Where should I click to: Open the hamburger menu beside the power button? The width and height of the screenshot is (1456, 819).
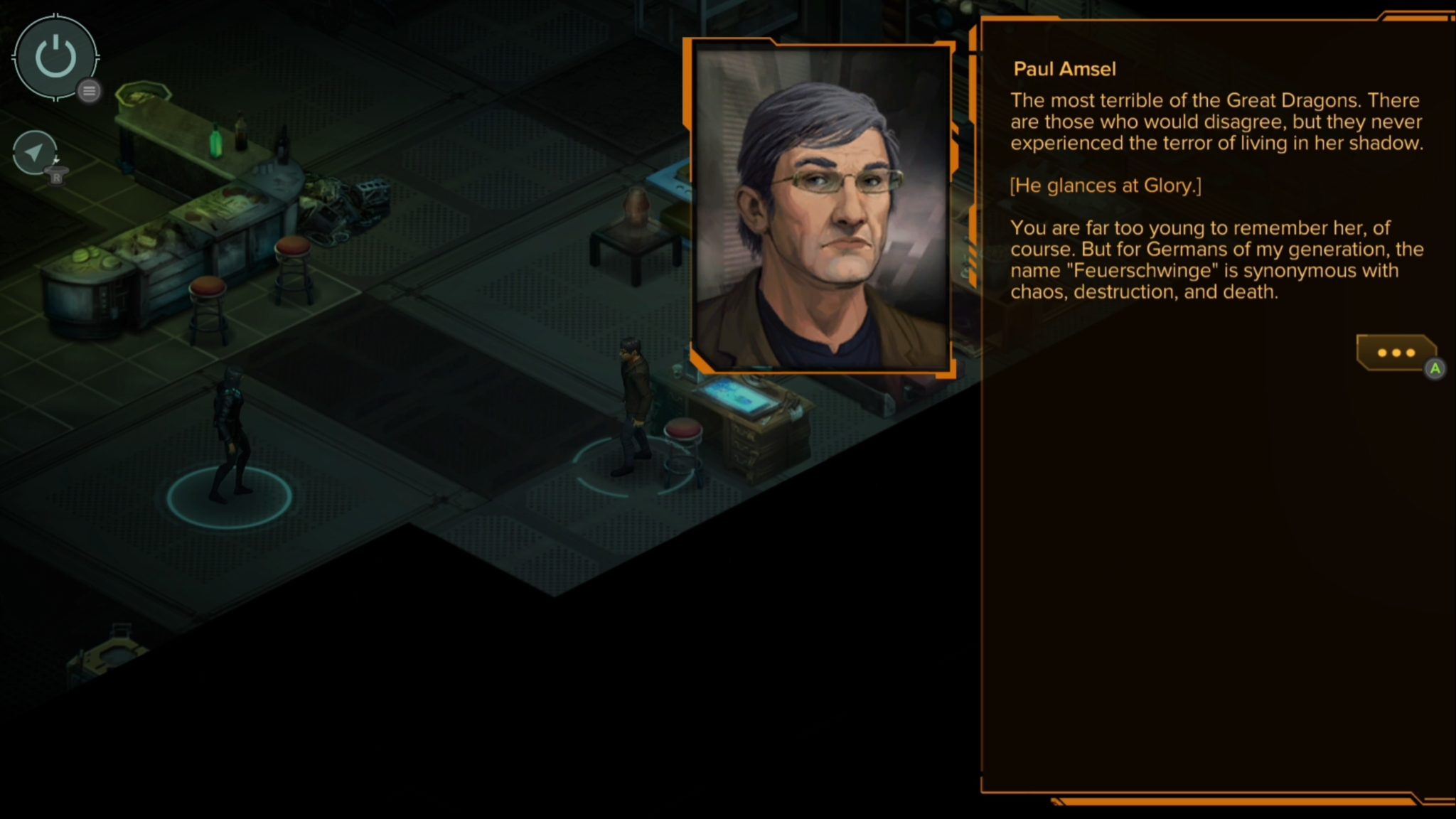coord(88,91)
